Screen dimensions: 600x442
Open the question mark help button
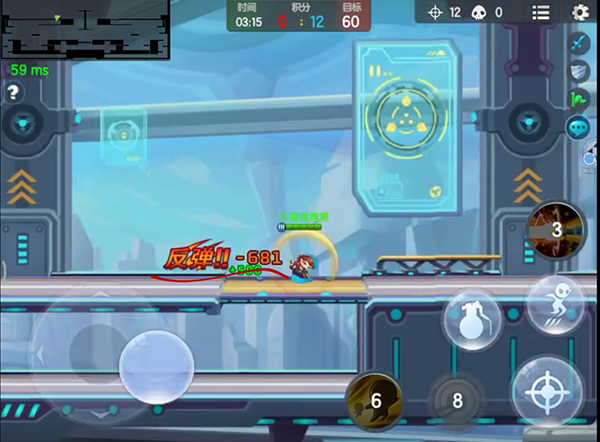click(13, 92)
